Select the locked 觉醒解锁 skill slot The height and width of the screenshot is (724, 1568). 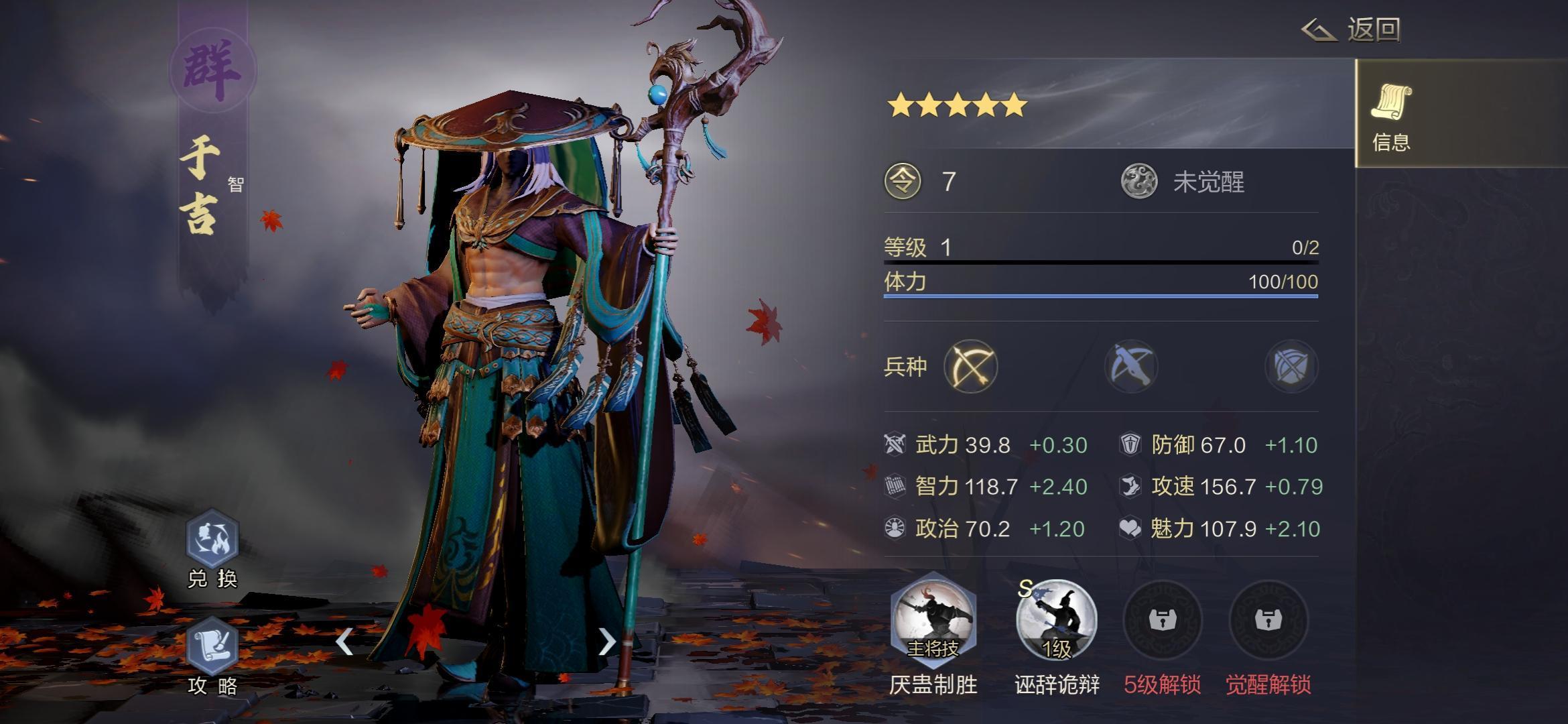tap(1268, 620)
